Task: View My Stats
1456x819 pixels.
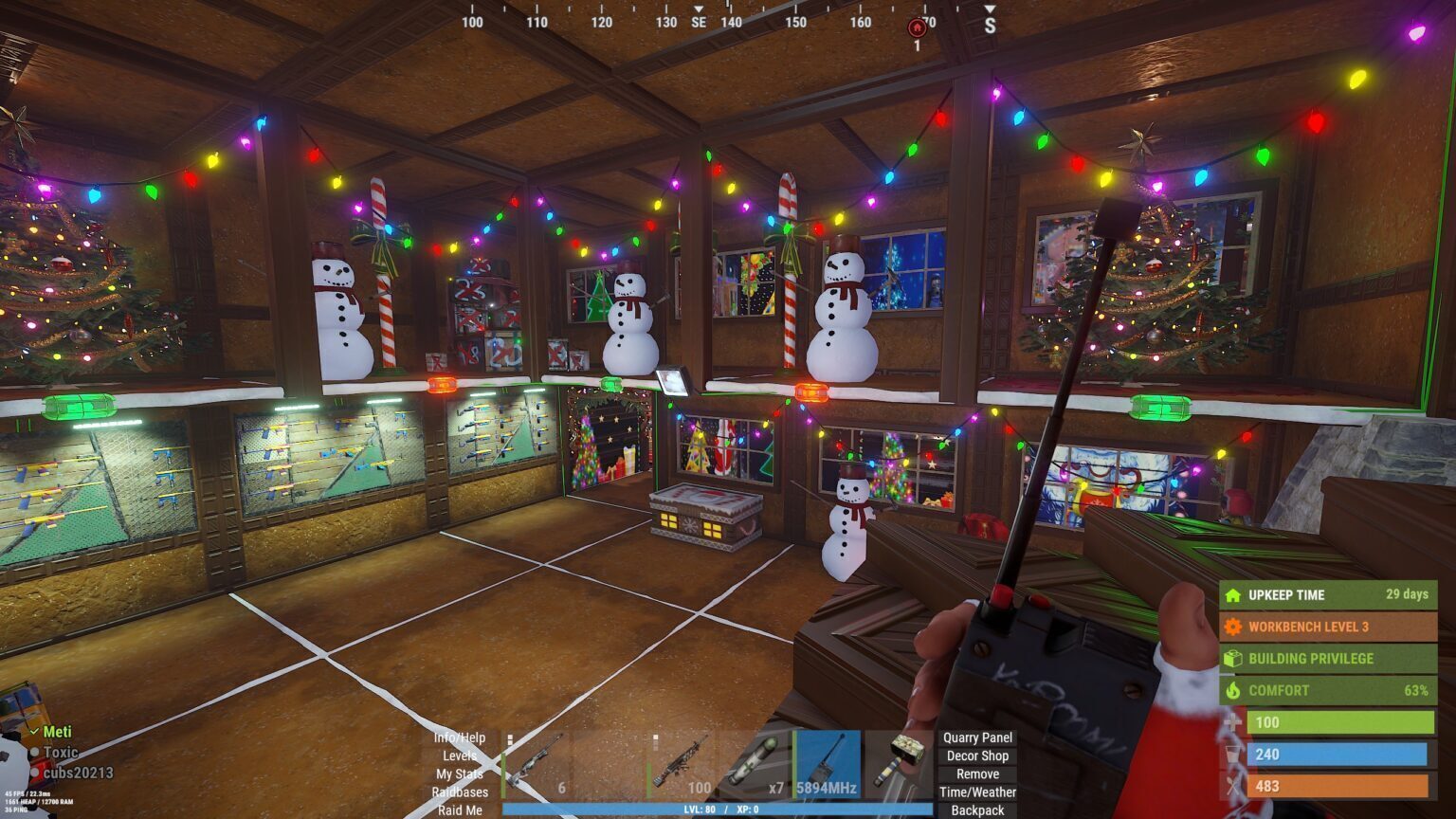Action: click(462, 773)
